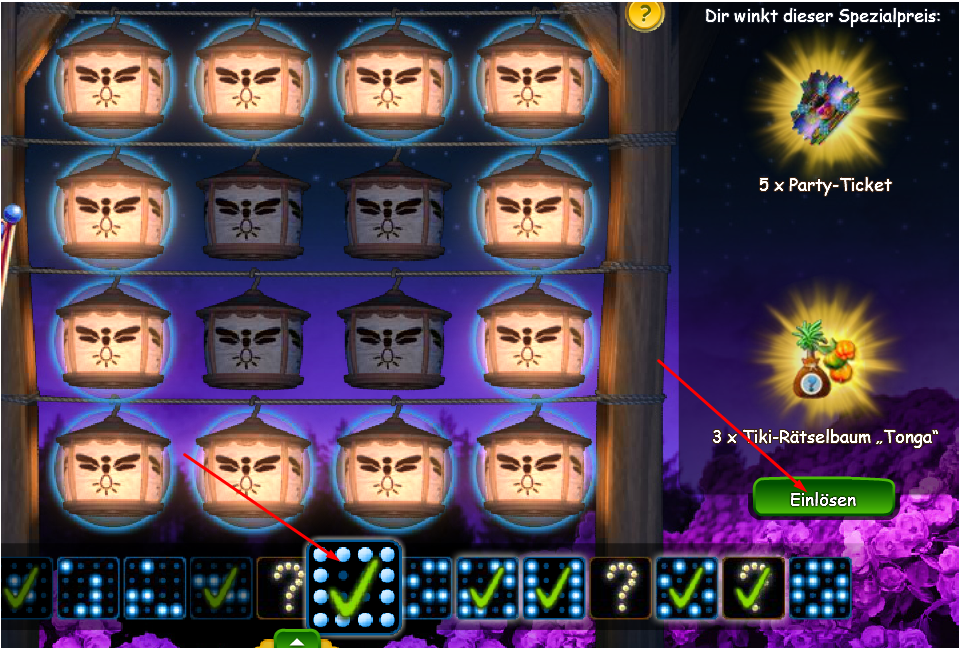Expand the green up-arrow tab

point(297,639)
